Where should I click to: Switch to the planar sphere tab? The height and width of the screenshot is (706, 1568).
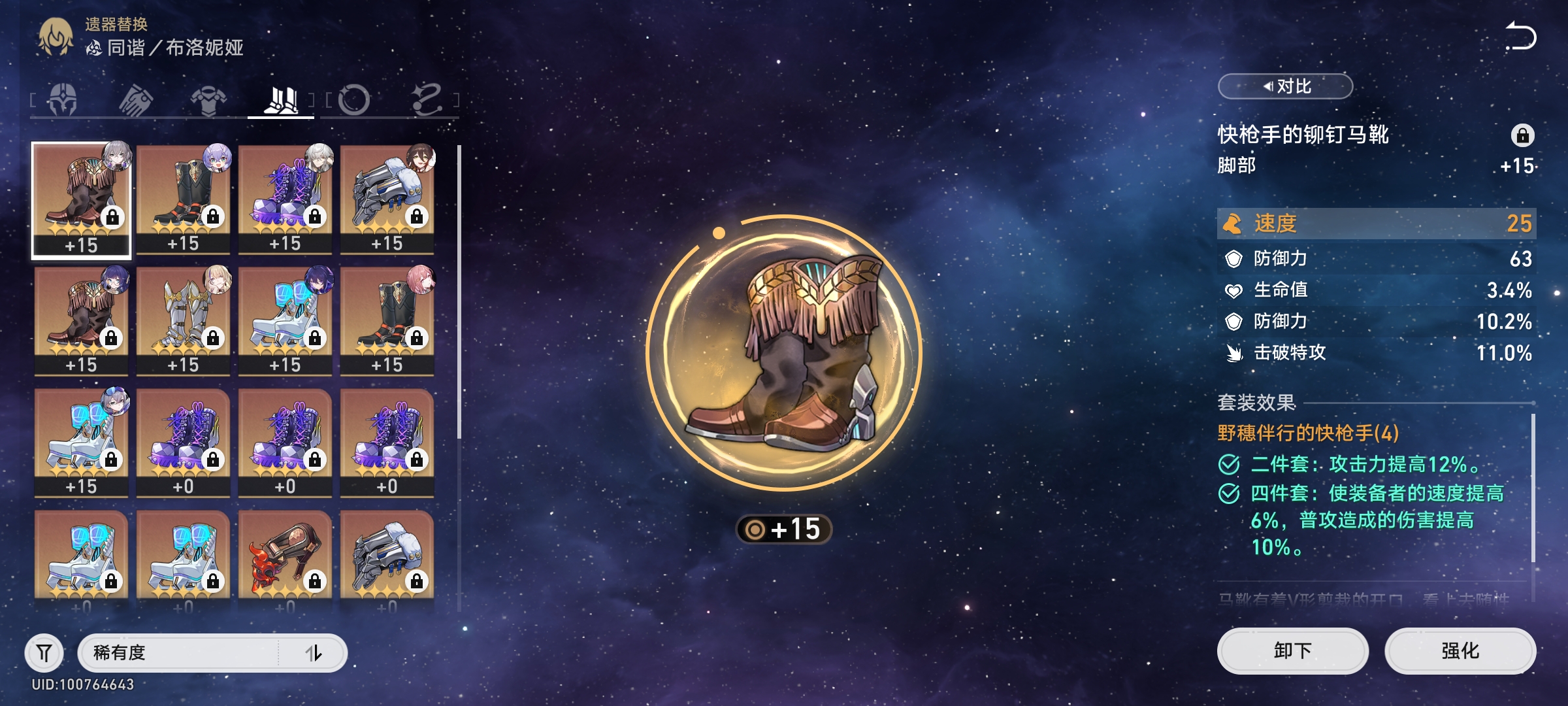354,100
